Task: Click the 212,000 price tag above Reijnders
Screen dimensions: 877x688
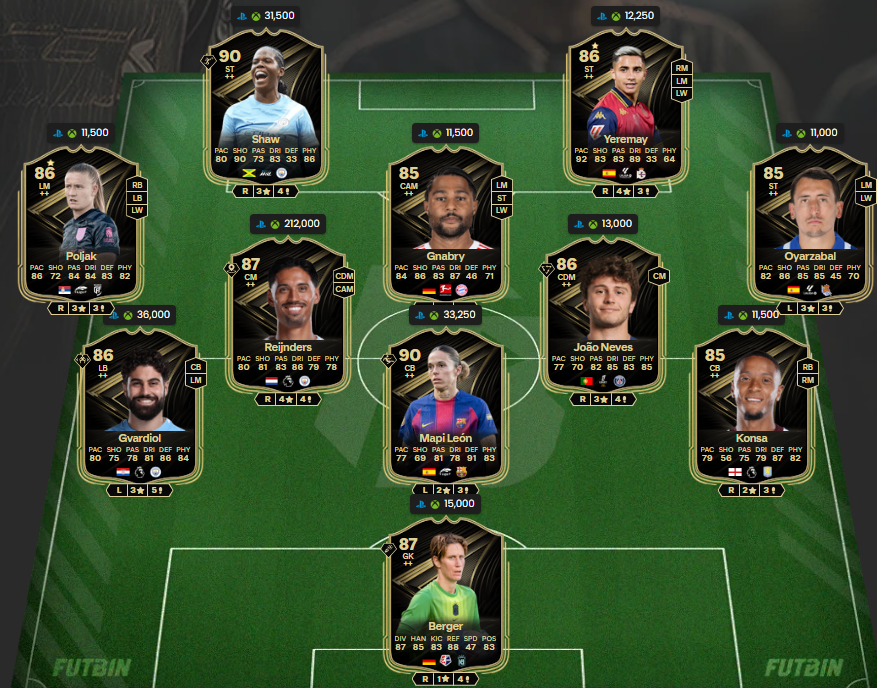Action: (x=286, y=223)
